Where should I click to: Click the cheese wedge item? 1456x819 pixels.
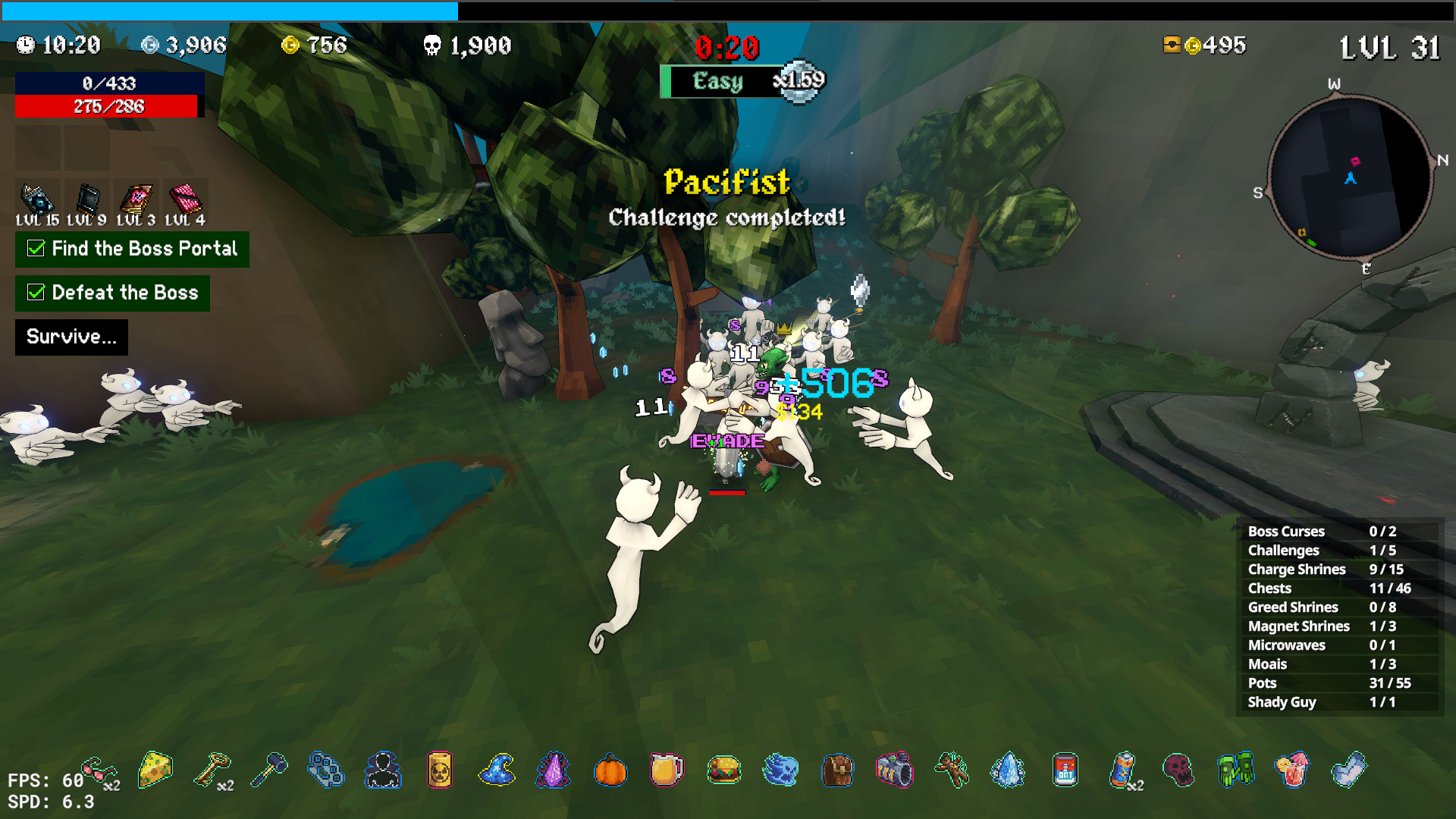click(x=155, y=770)
